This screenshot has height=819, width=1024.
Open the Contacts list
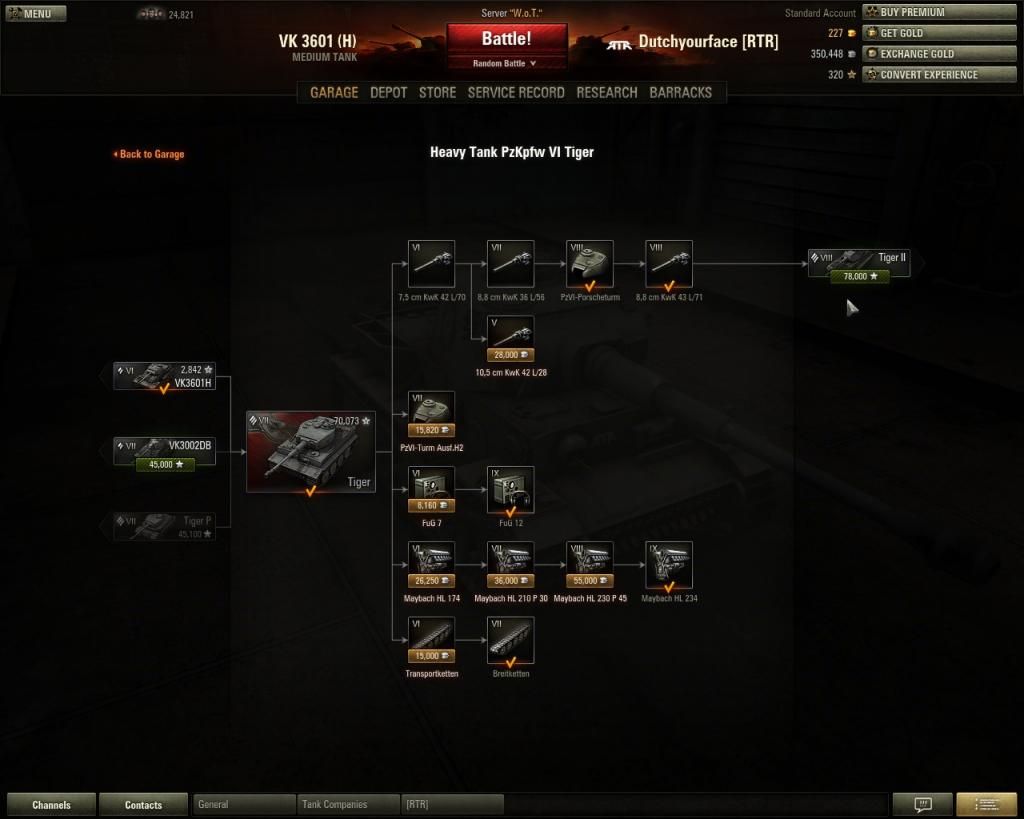point(143,805)
